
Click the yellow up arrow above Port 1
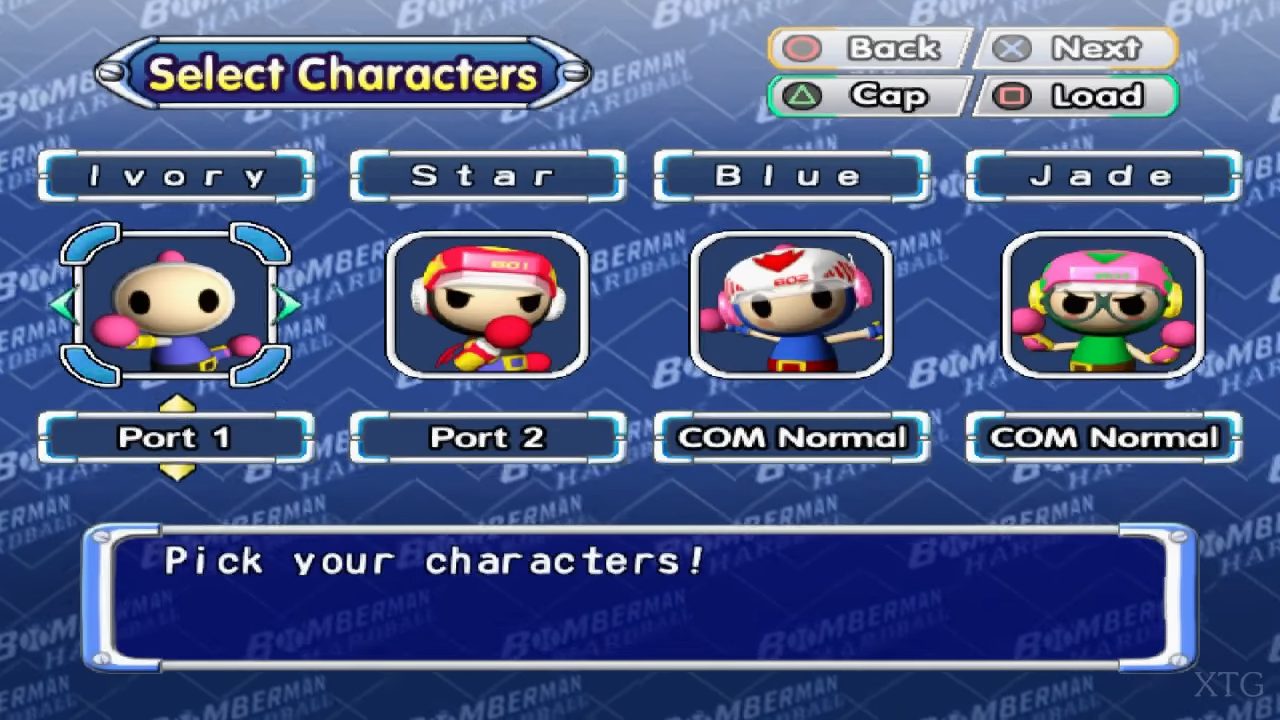pos(177,404)
